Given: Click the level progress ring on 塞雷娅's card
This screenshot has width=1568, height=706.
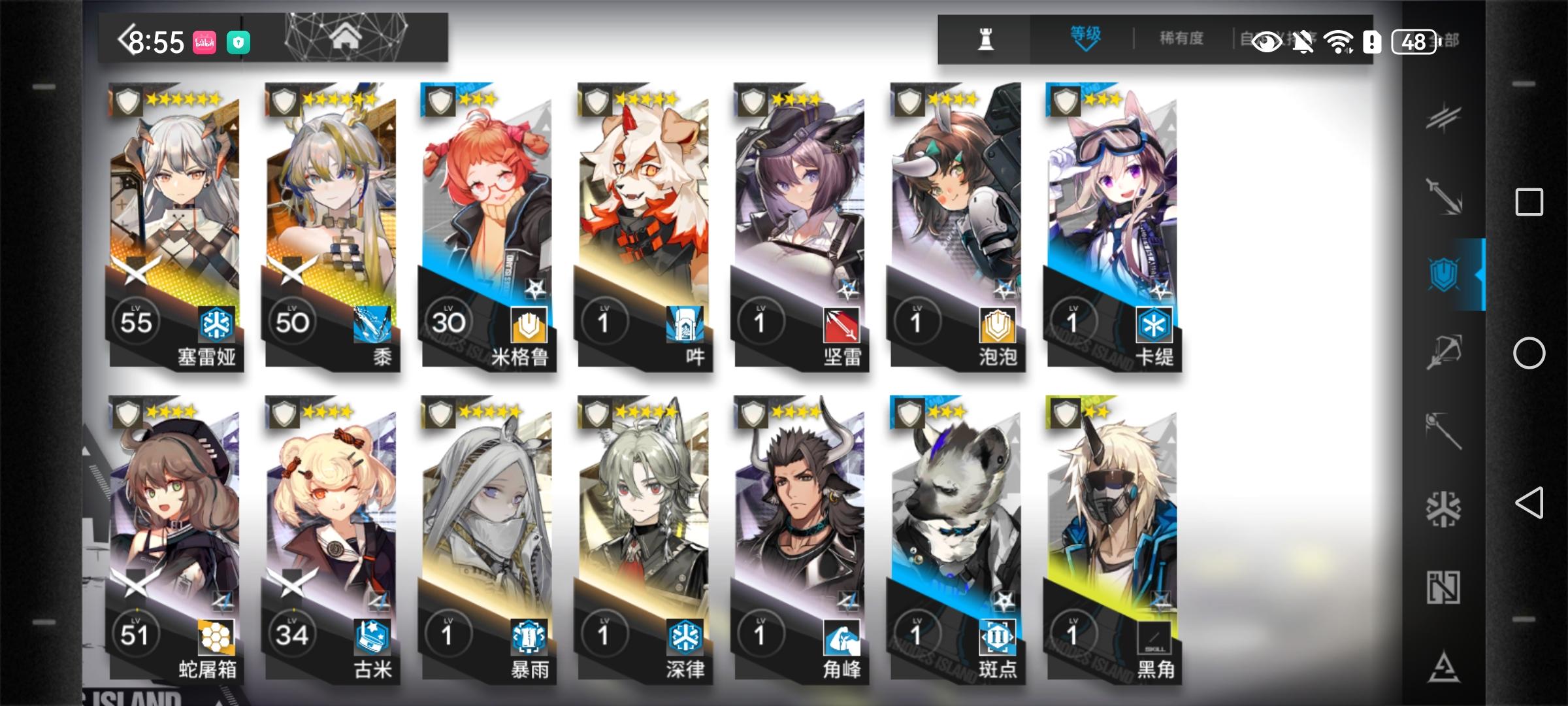Looking at the screenshot, I should [135, 322].
